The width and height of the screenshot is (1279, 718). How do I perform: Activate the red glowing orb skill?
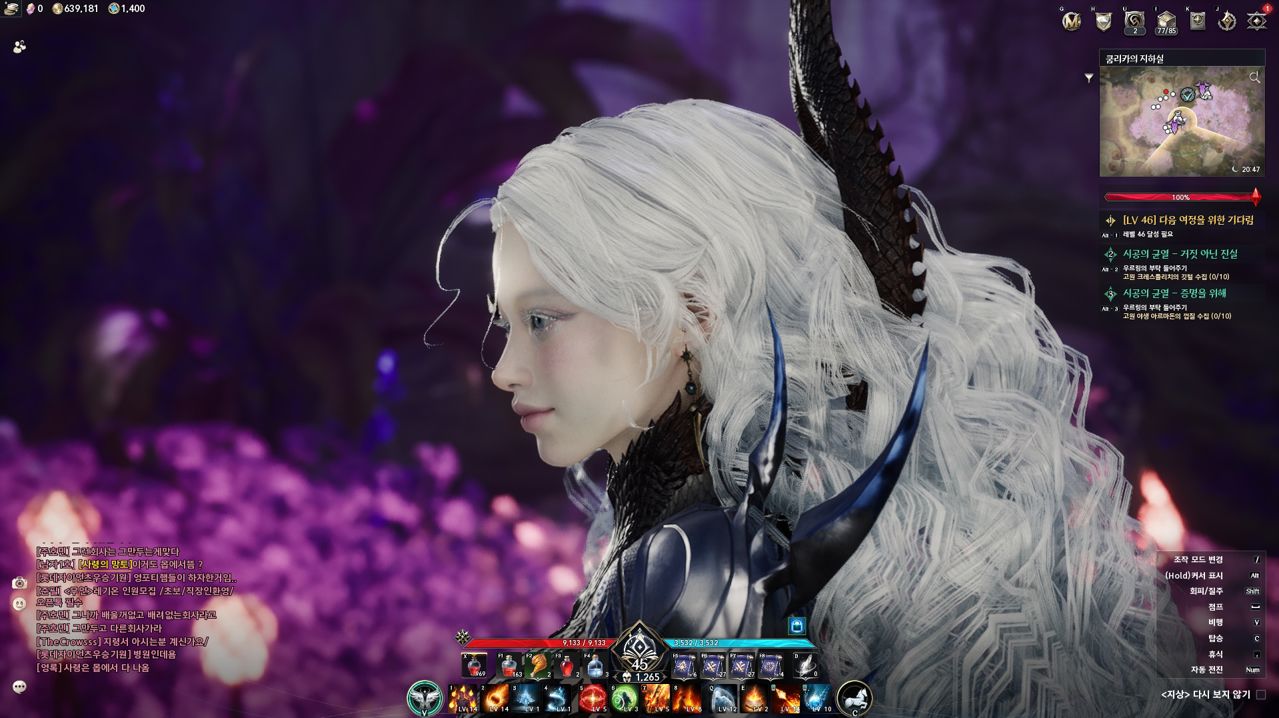coord(593,698)
